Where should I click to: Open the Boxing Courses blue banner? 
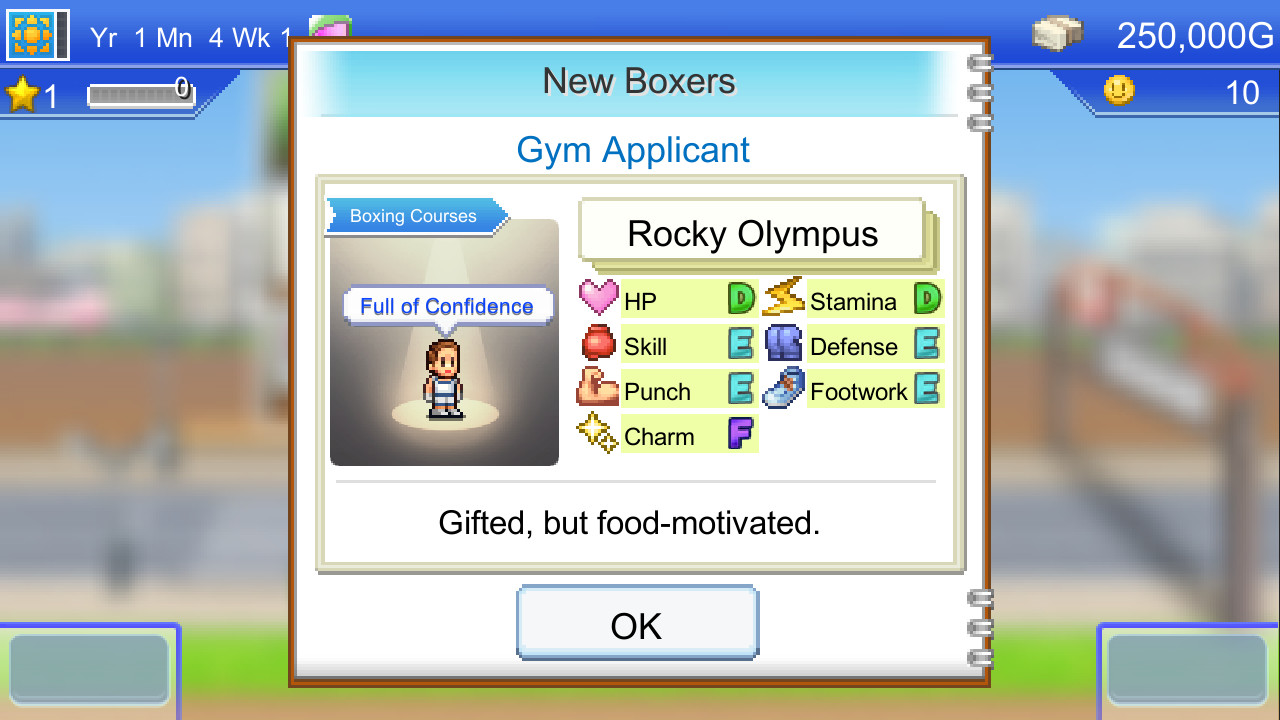pyautogui.click(x=411, y=216)
